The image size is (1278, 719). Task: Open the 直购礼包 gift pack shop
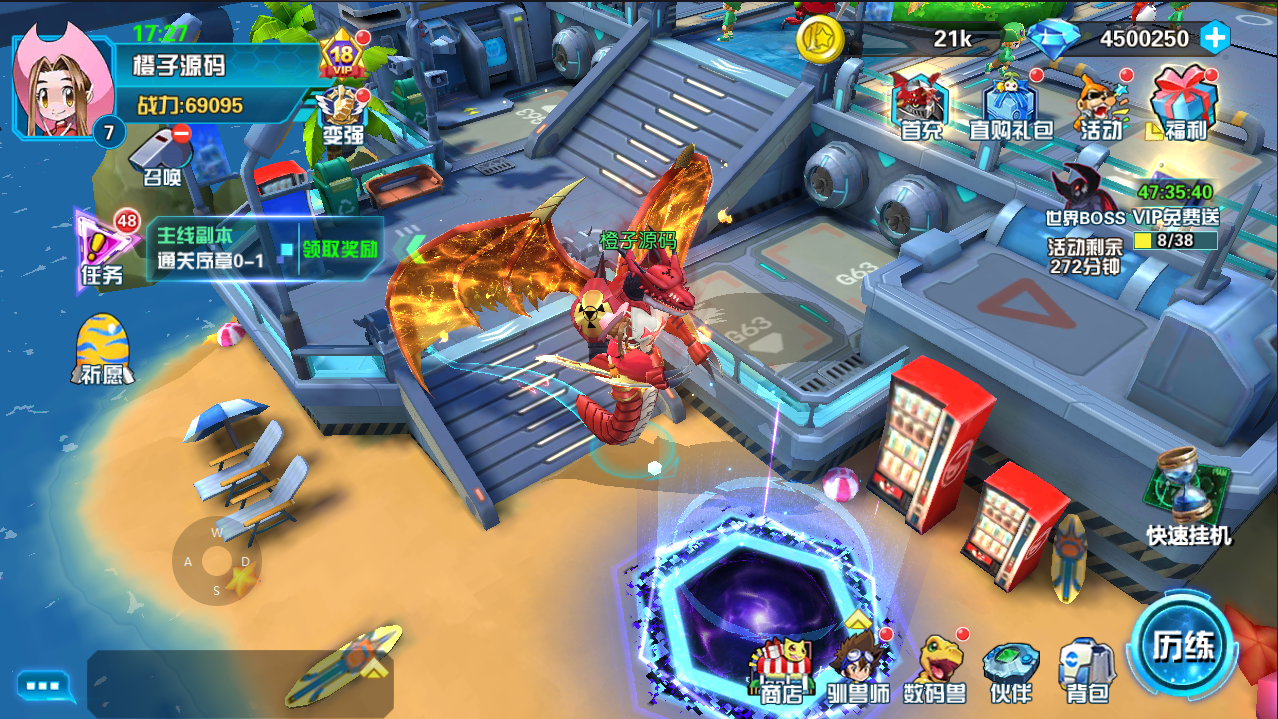pyautogui.click(x=1011, y=104)
